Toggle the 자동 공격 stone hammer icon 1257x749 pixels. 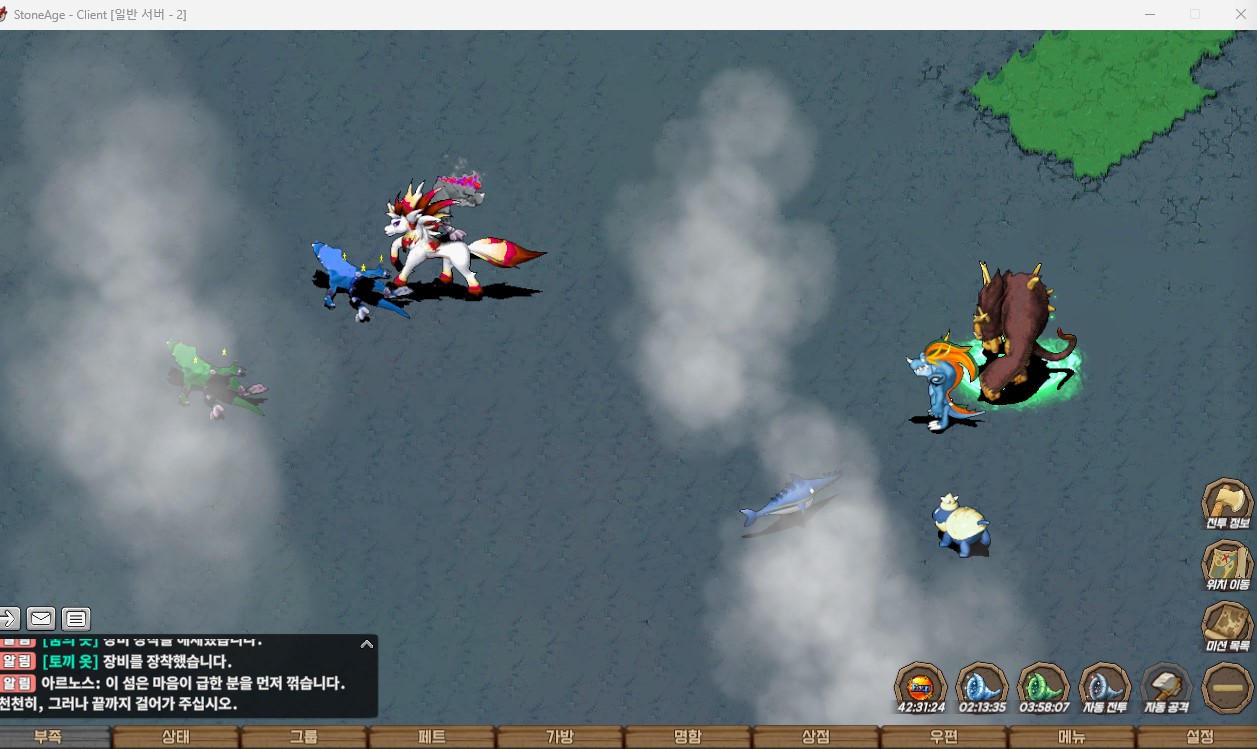pos(1165,686)
